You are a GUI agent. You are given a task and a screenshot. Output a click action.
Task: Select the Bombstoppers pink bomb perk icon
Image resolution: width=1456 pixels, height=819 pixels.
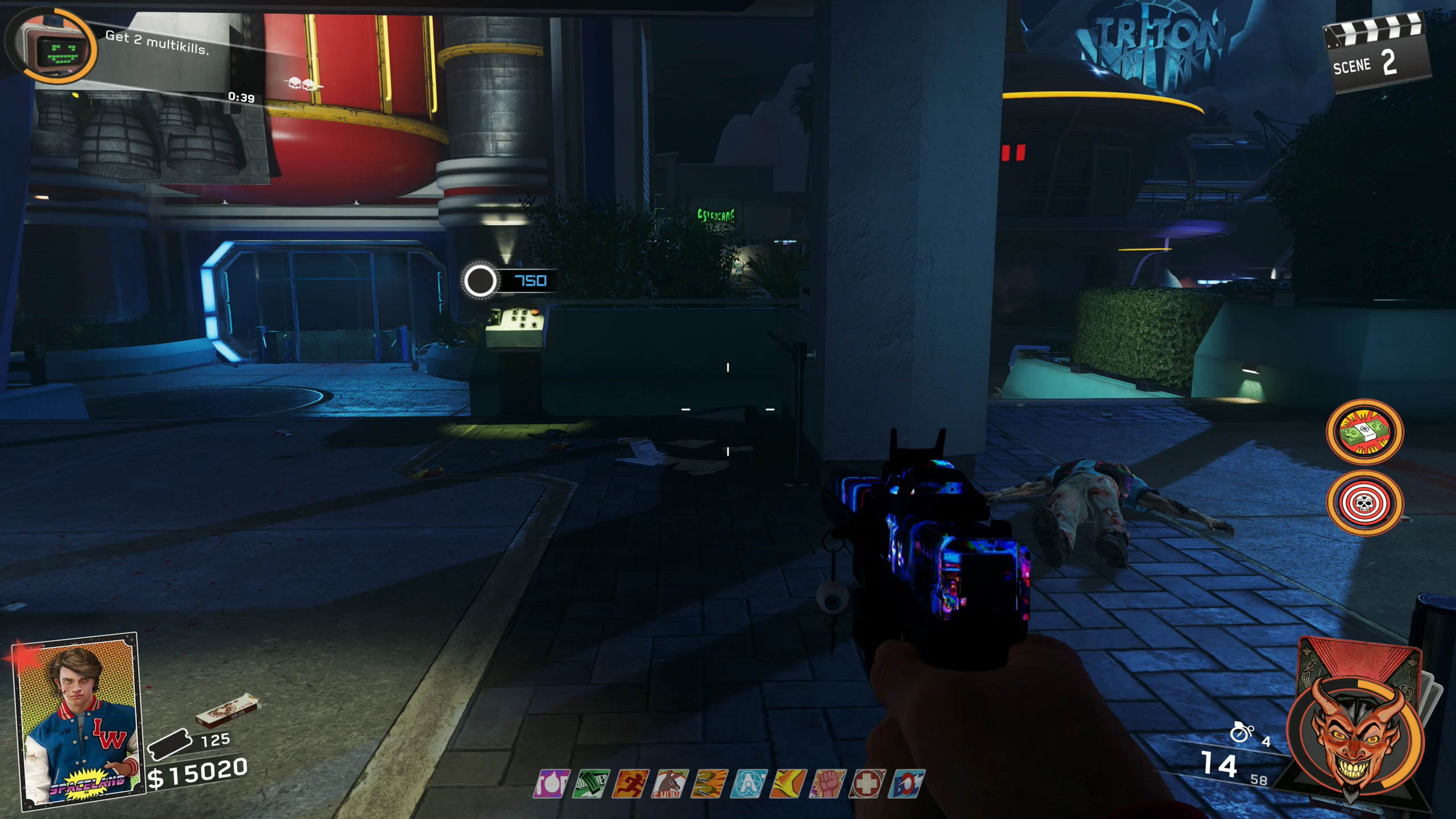point(551,784)
